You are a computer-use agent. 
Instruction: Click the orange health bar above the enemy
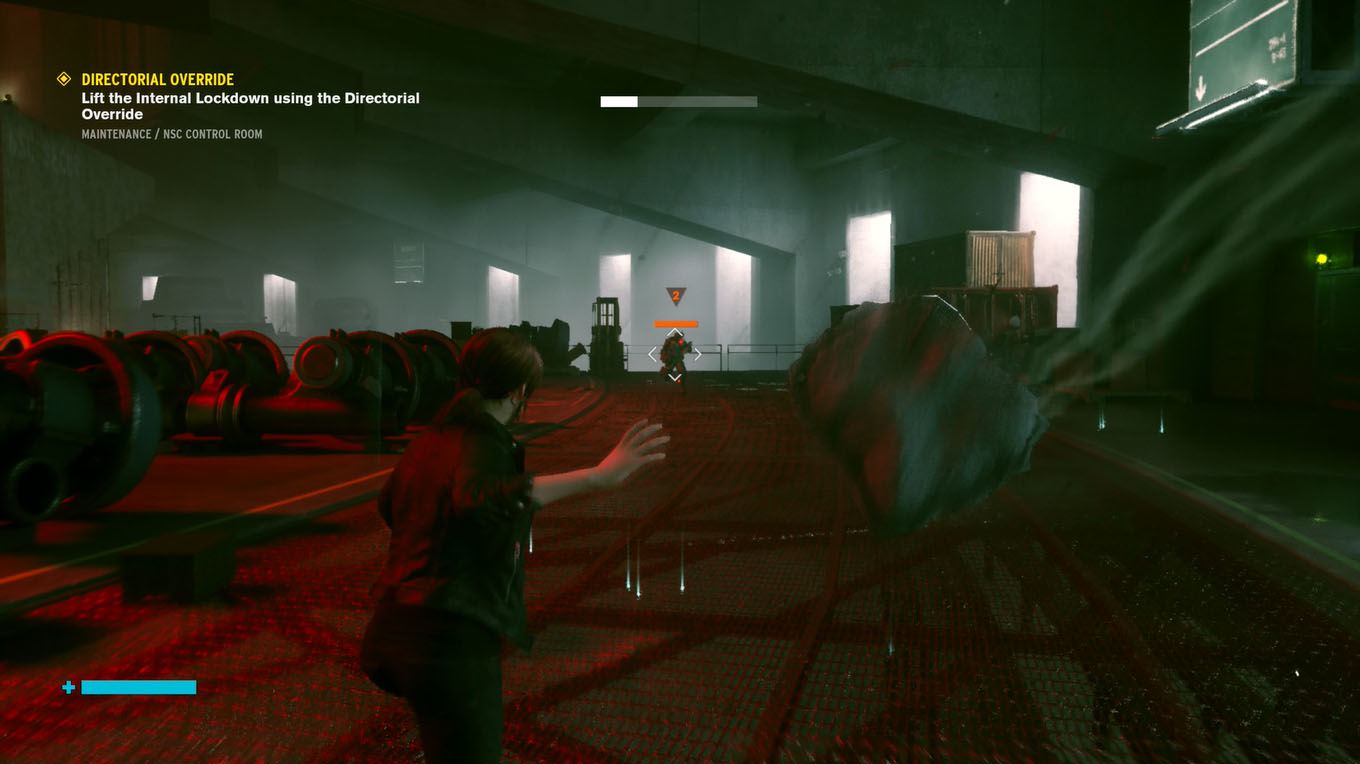click(x=675, y=322)
